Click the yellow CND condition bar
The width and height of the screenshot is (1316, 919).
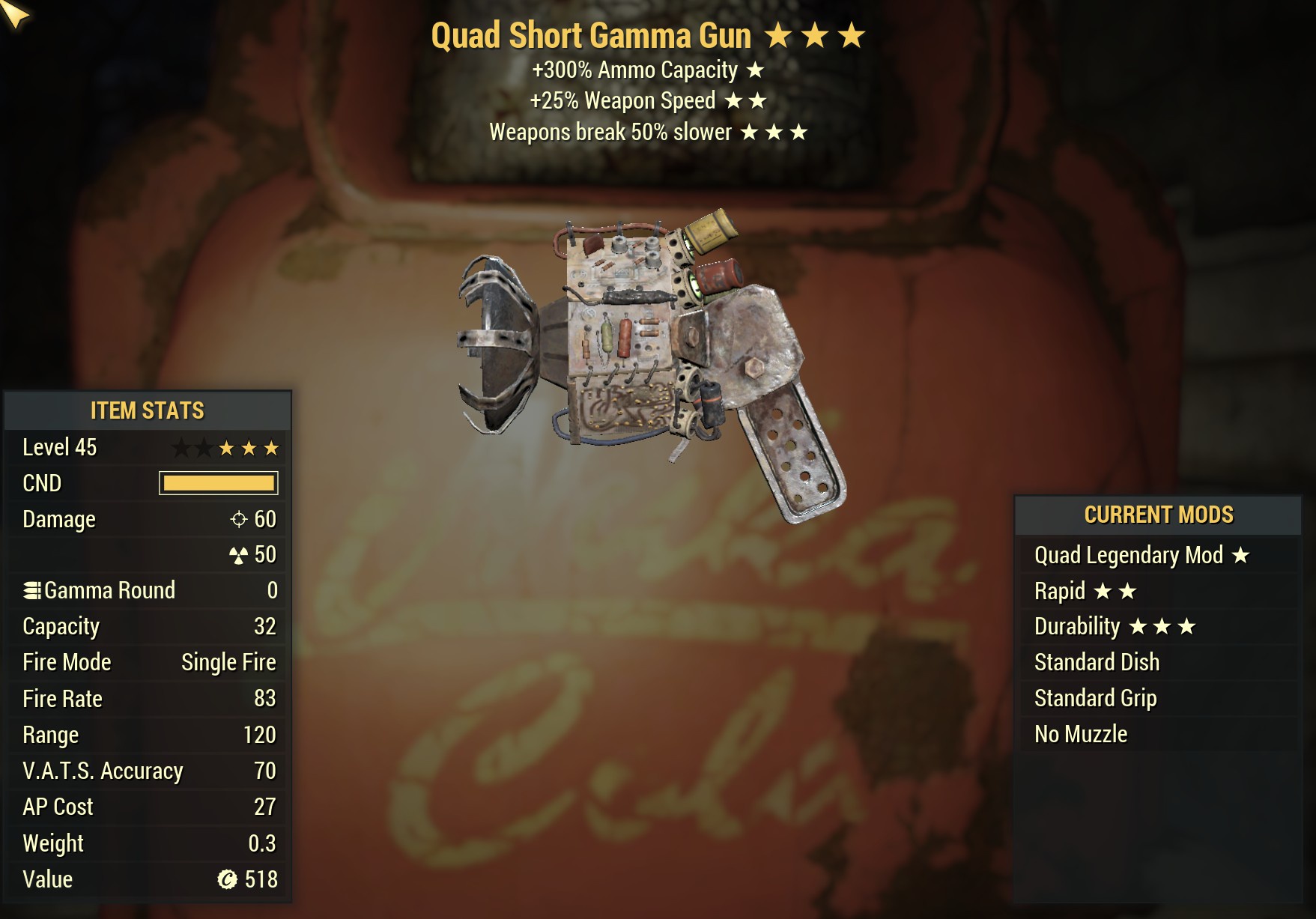219,483
